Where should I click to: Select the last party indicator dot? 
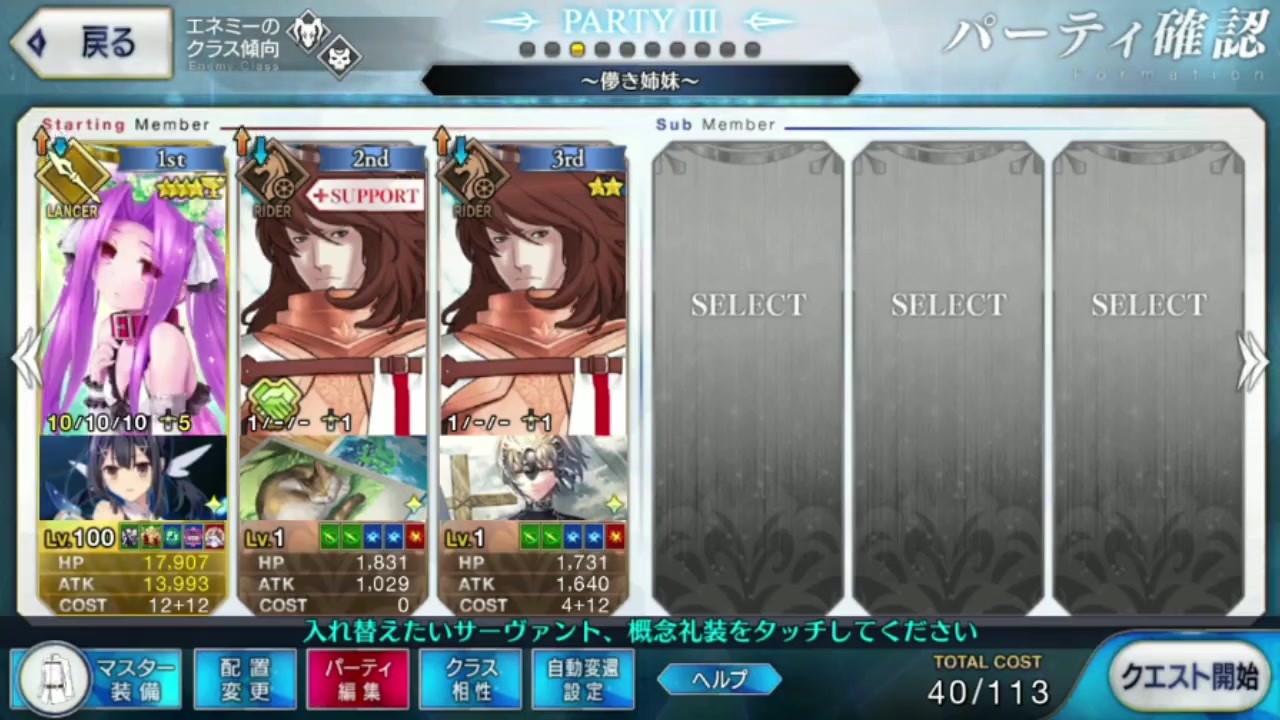752,49
